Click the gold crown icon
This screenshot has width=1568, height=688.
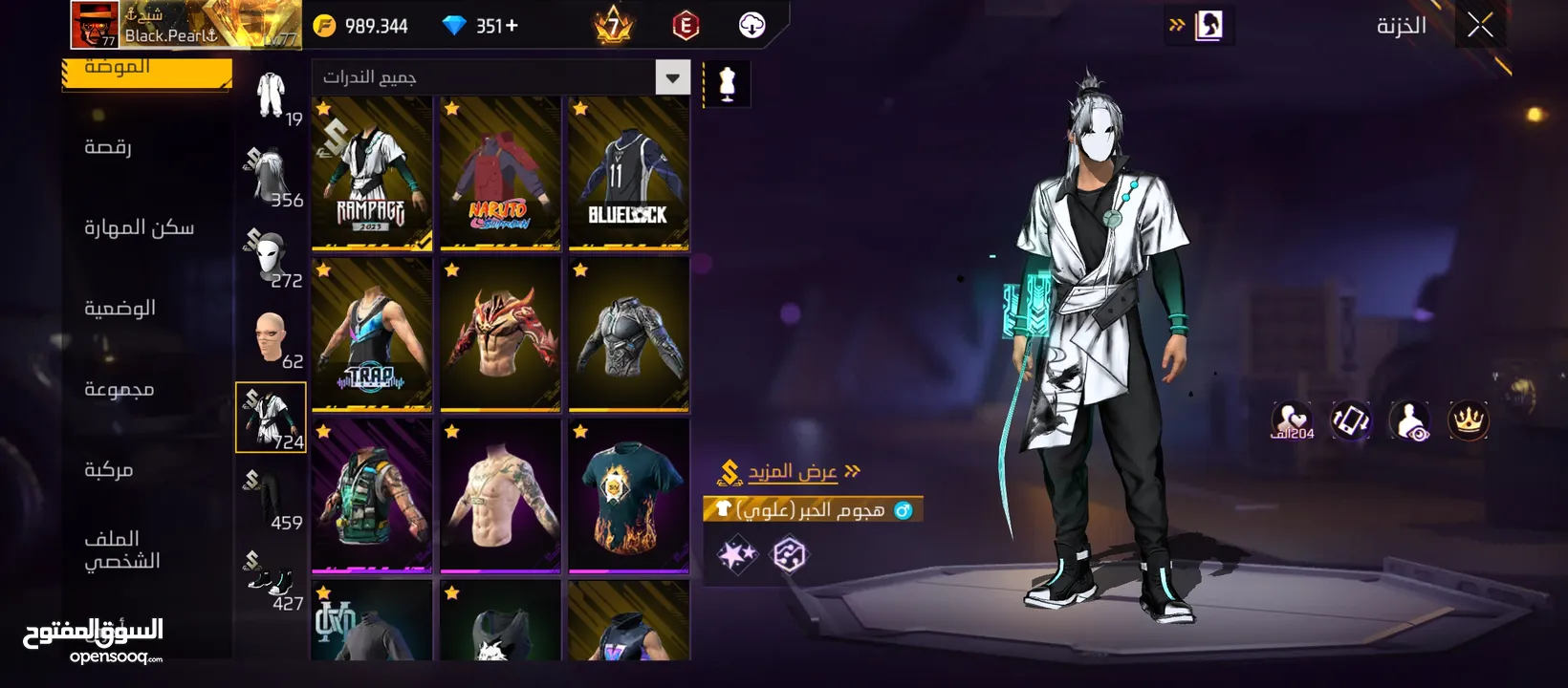(1468, 419)
